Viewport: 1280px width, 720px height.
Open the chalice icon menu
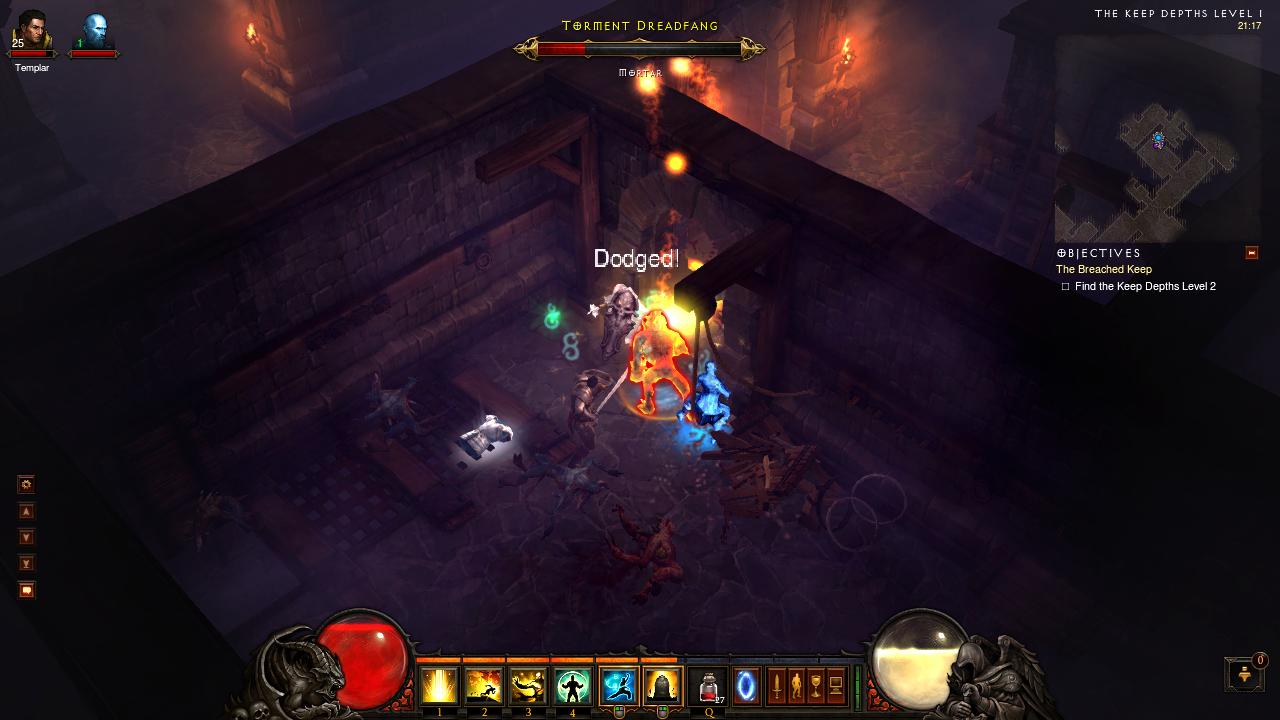pos(816,686)
